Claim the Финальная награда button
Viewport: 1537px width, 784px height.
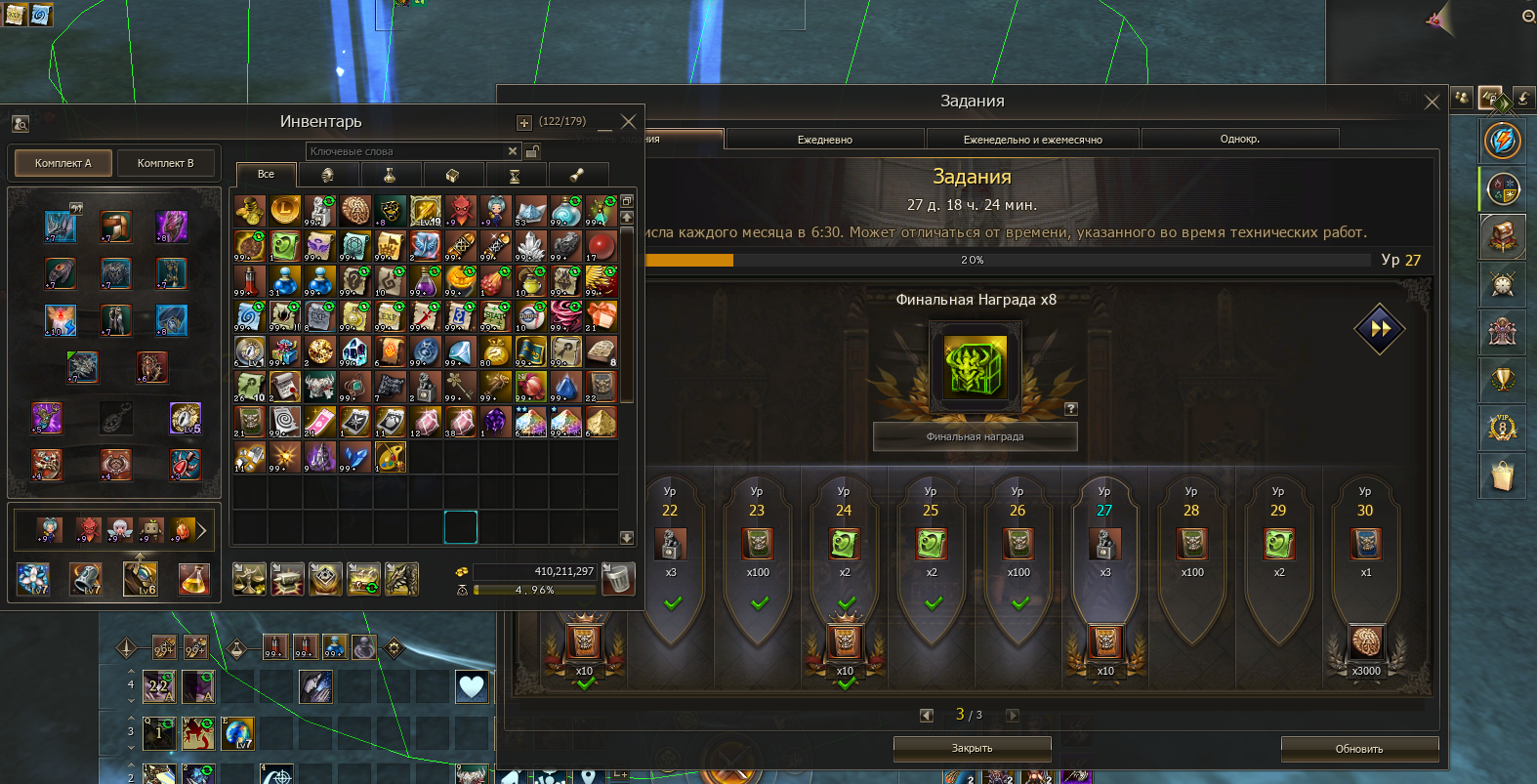pos(975,436)
